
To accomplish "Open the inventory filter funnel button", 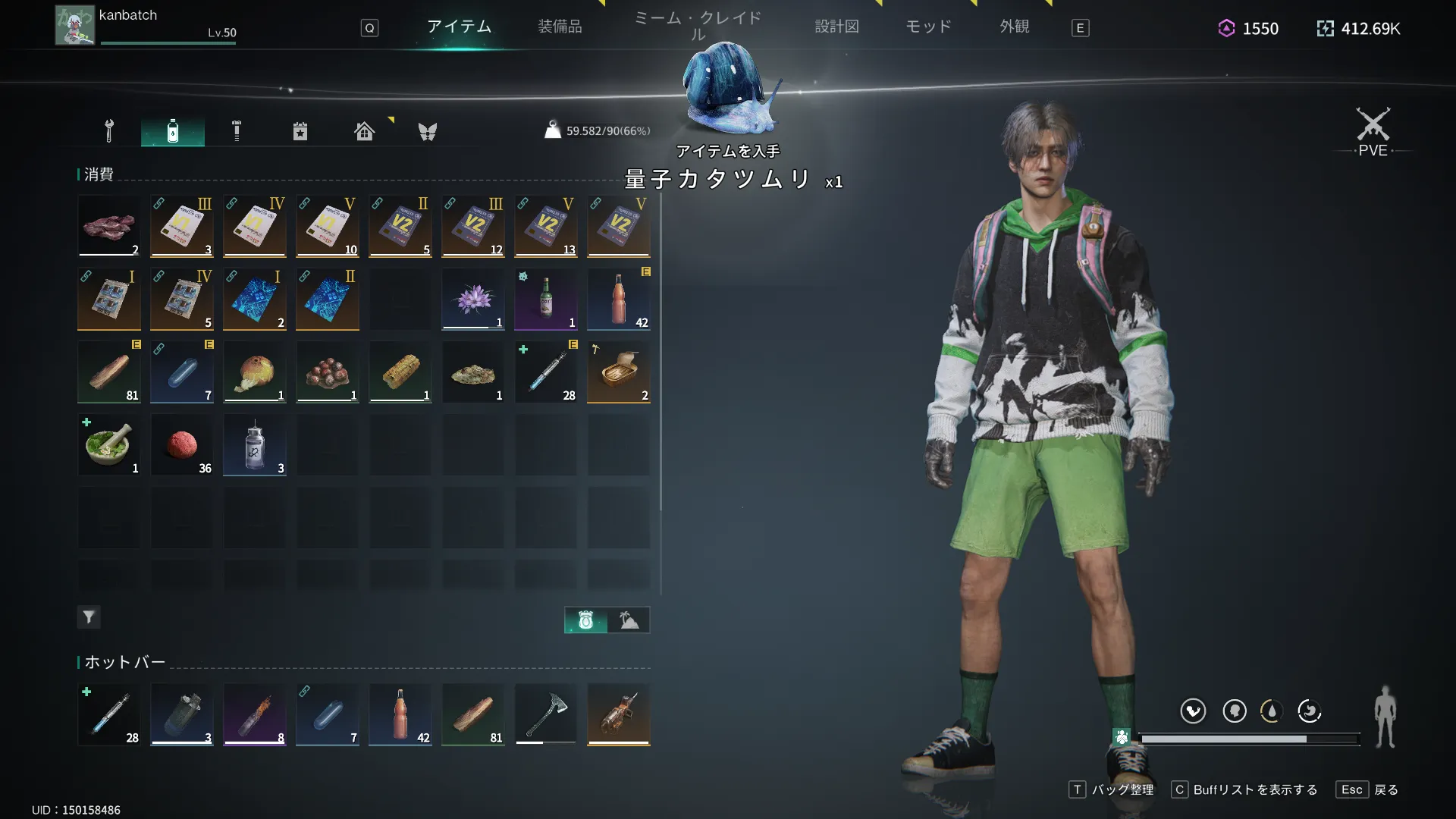I will pyautogui.click(x=89, y=617).
